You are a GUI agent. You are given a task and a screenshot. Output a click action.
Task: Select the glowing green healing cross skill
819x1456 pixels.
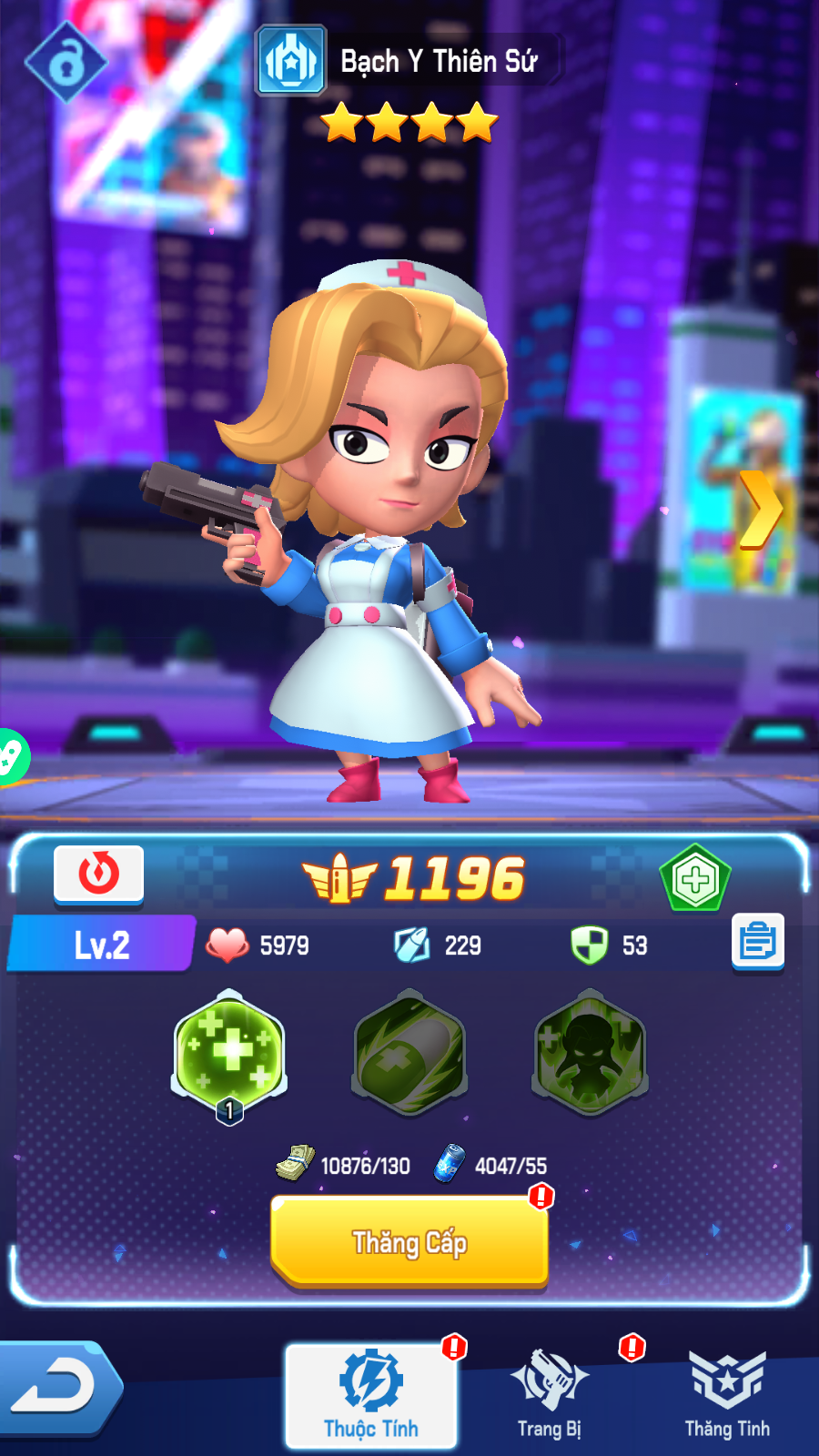pyautogui.click(x=230, y=1054)
